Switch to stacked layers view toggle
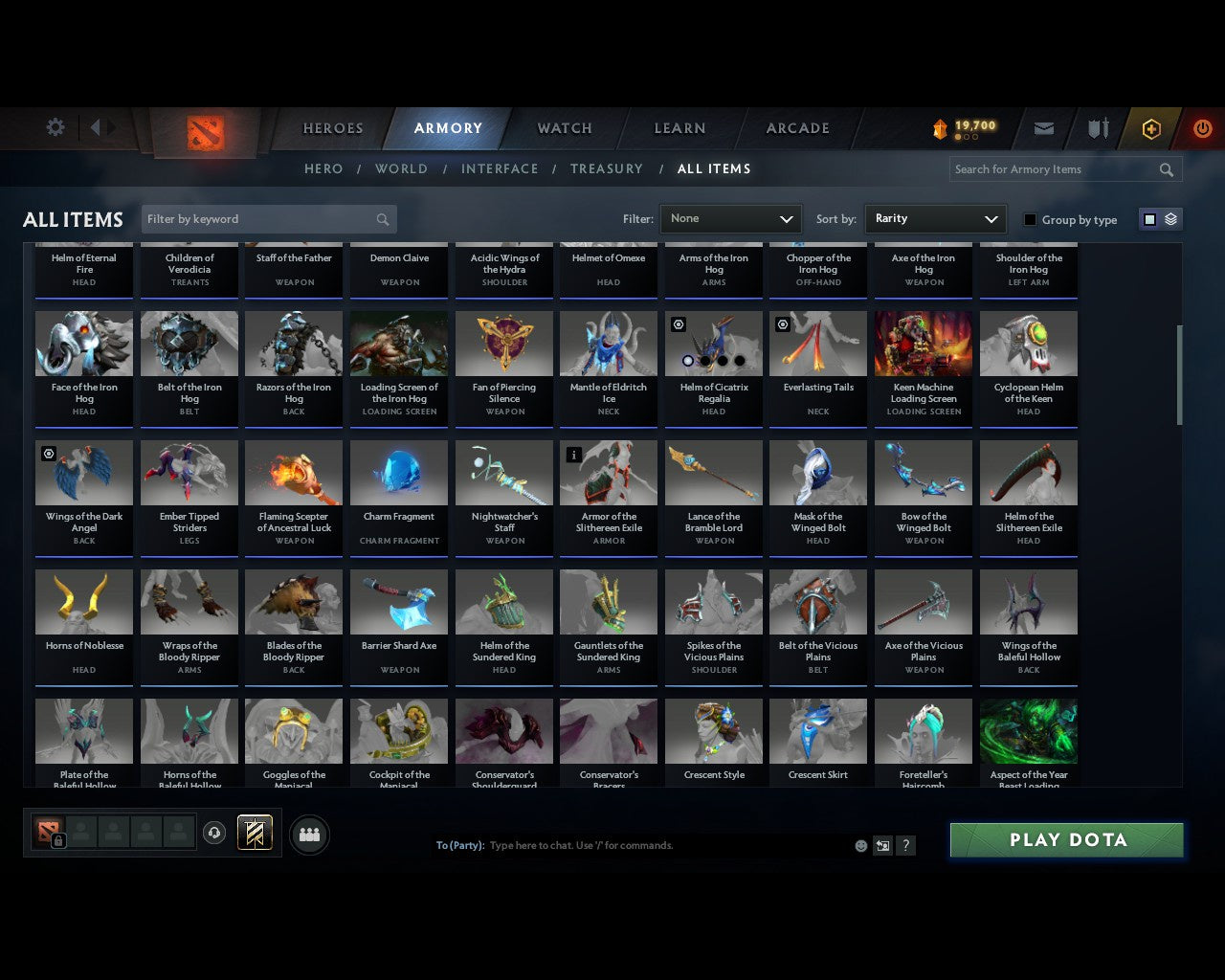Image resolution: width=1225 pixels, height=980 pixels. [1169, 219]
